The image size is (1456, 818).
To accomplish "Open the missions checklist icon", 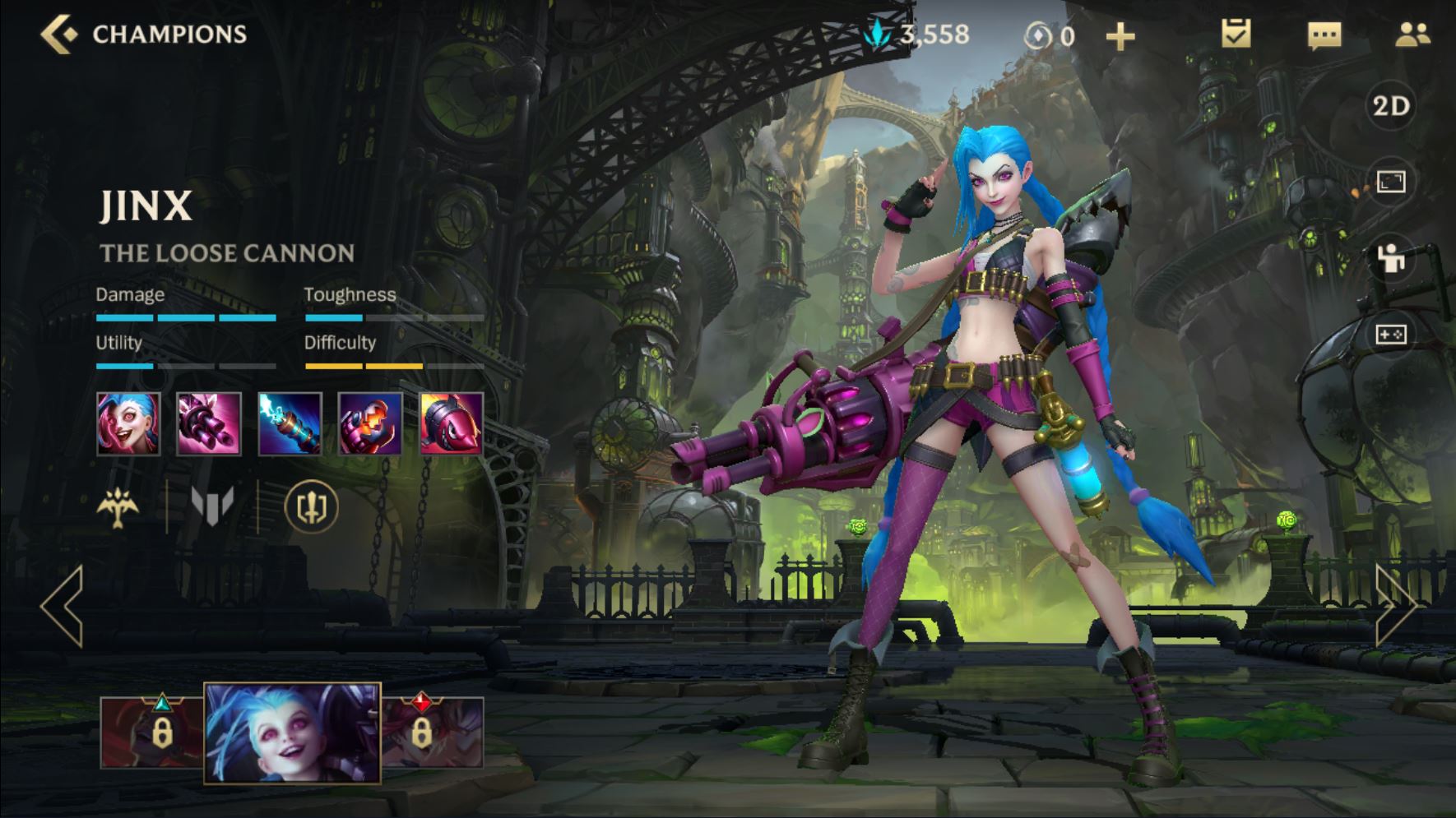I will [x=1236, y=35].
